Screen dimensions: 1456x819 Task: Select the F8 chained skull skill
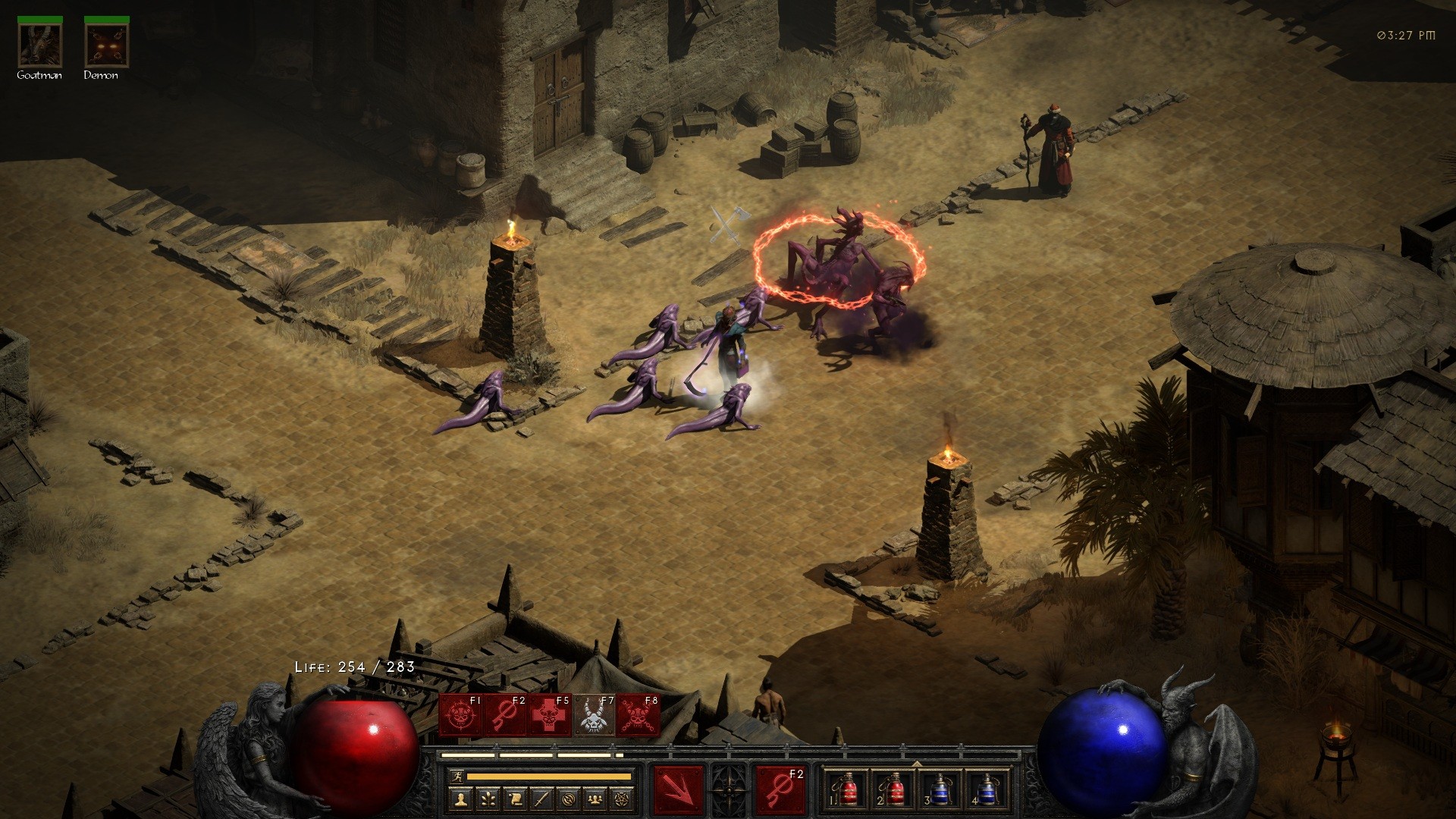click(x=638, y=715)
